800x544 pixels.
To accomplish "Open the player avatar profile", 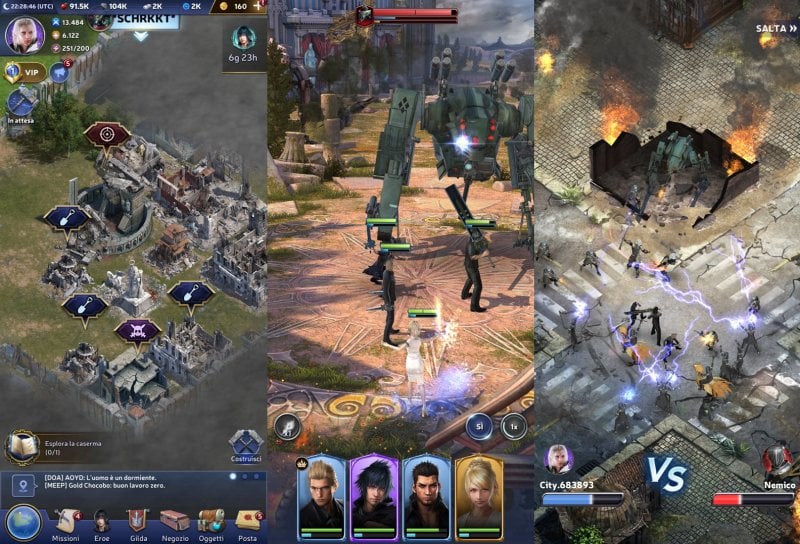I will (24, 35).
